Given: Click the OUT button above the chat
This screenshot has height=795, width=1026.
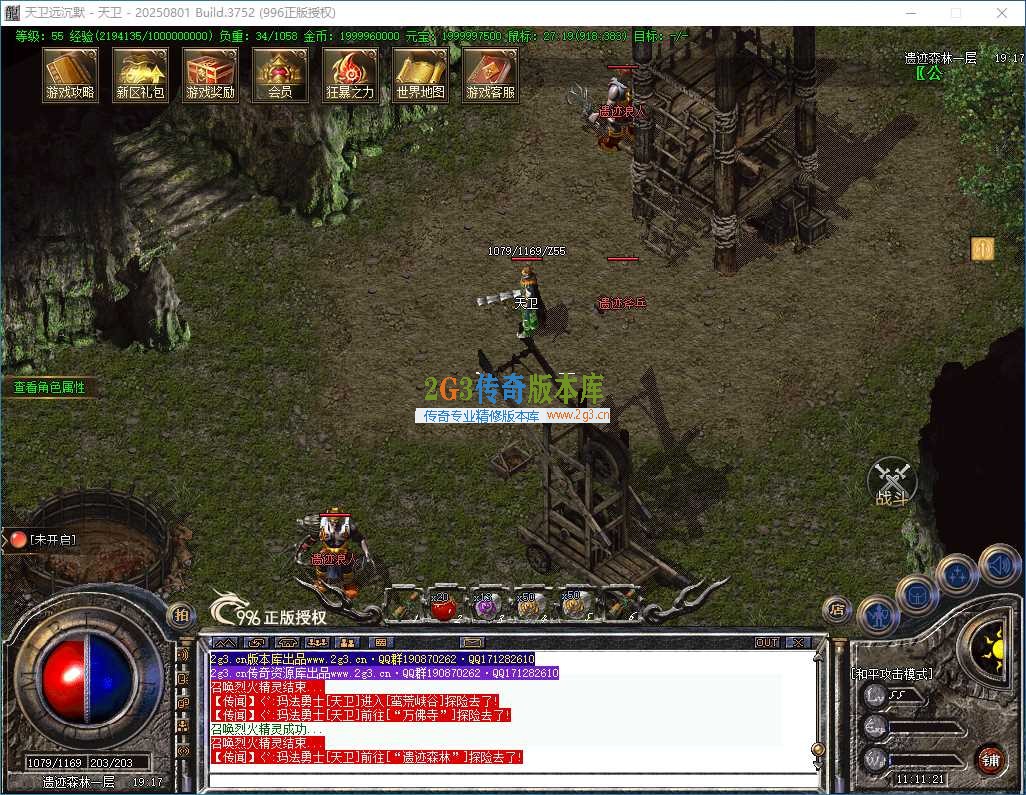Looking at the screenshot, I should (x=767, y=642).
